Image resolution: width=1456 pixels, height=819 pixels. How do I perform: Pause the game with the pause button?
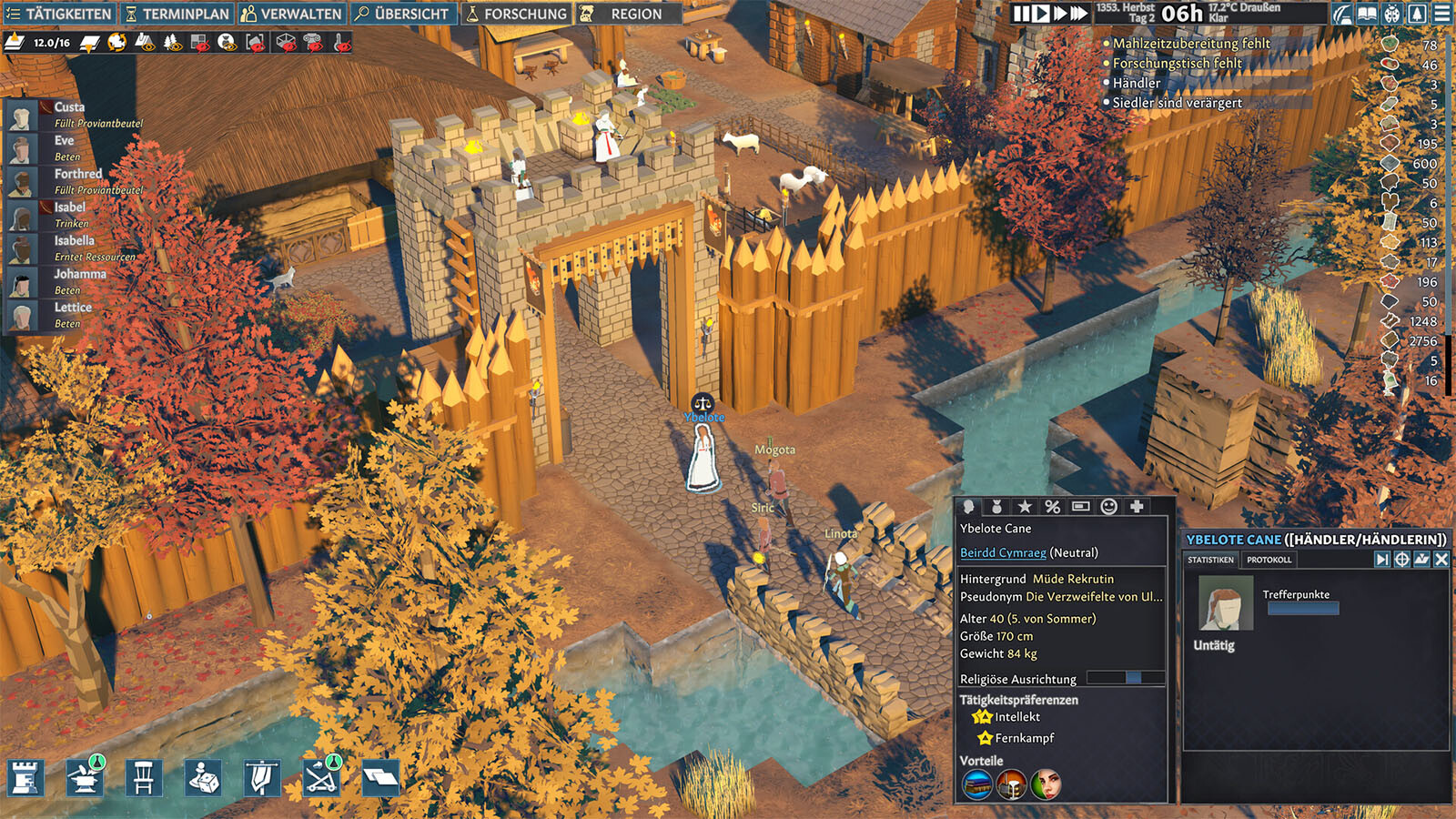(1022, 14)
